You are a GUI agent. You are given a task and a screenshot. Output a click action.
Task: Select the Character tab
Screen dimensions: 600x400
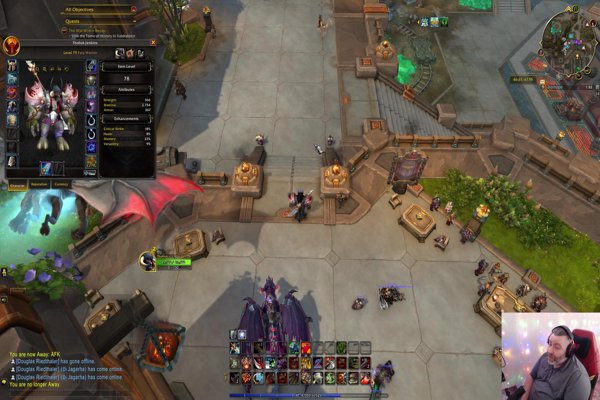tap(18, 184)
